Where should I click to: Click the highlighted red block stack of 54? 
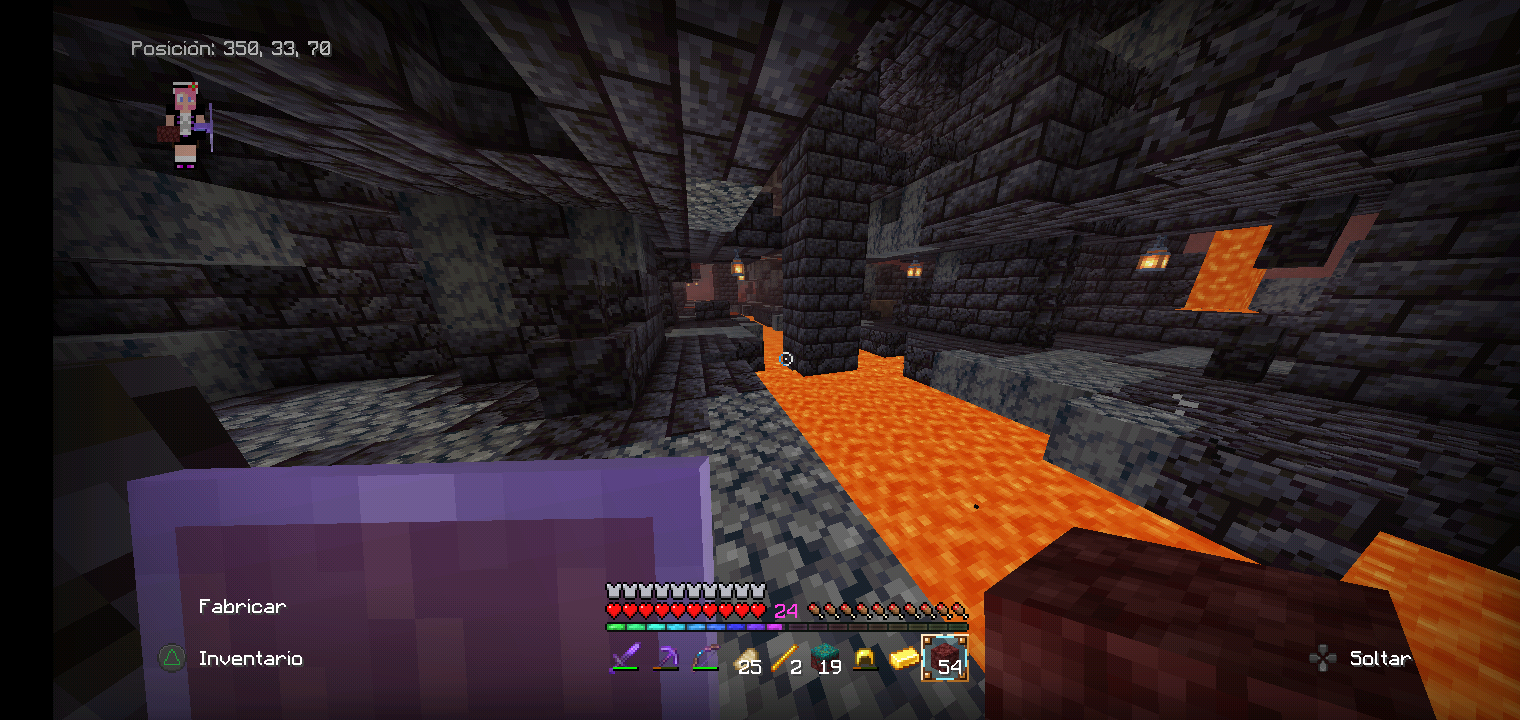tap(945, 658)
